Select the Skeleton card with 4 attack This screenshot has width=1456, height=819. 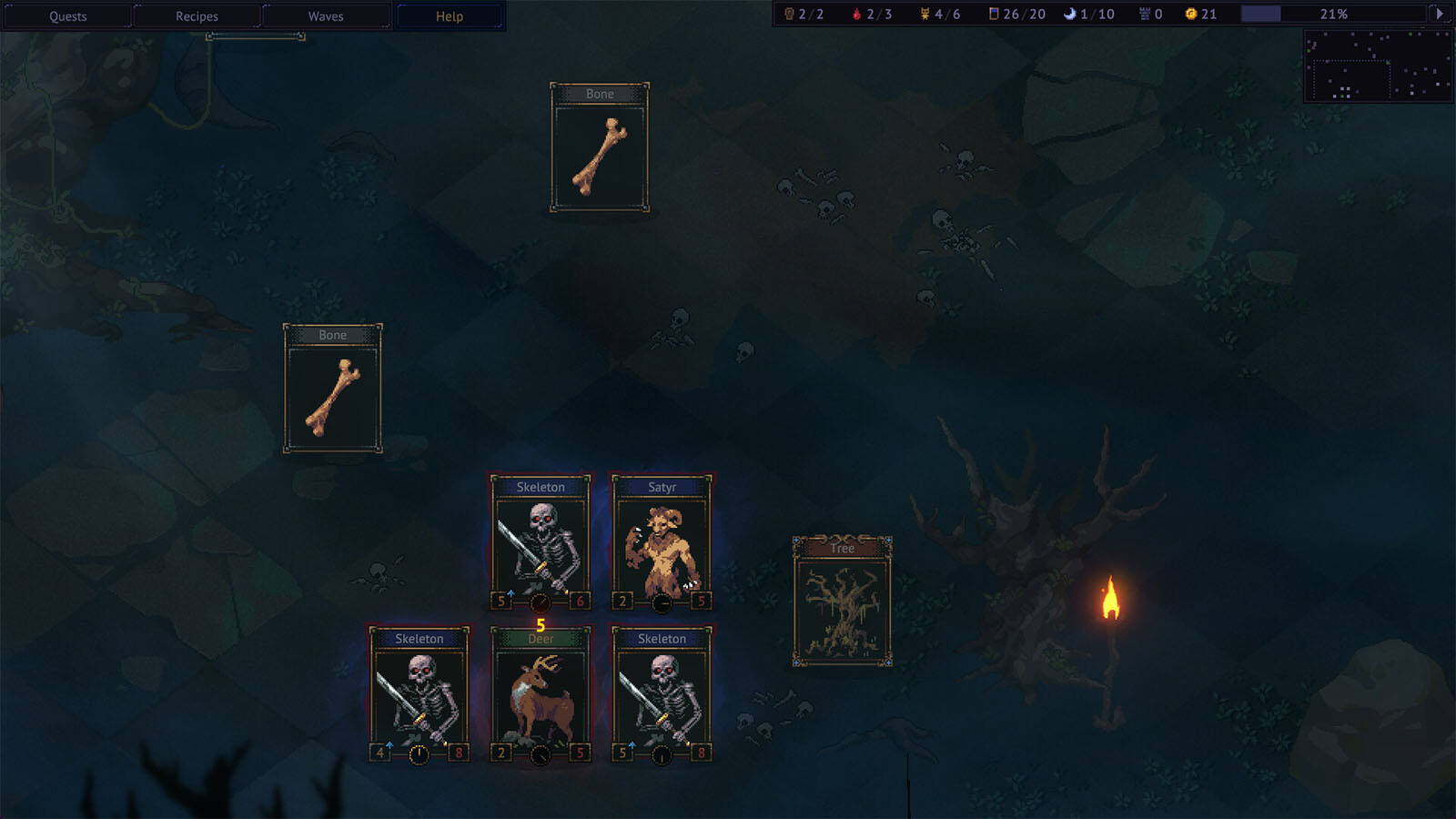coord(420,695)
